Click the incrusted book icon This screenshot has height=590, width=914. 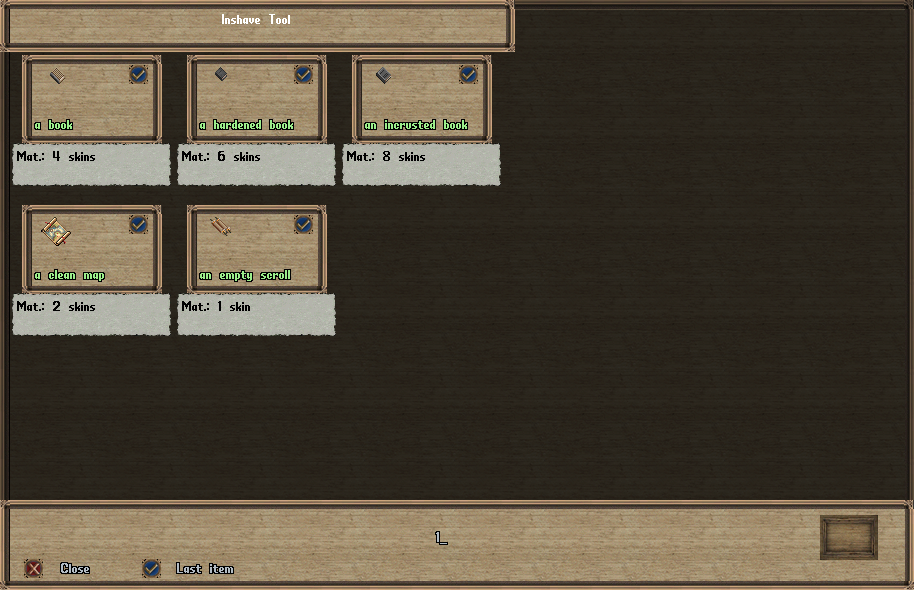(x=383, y=75)
